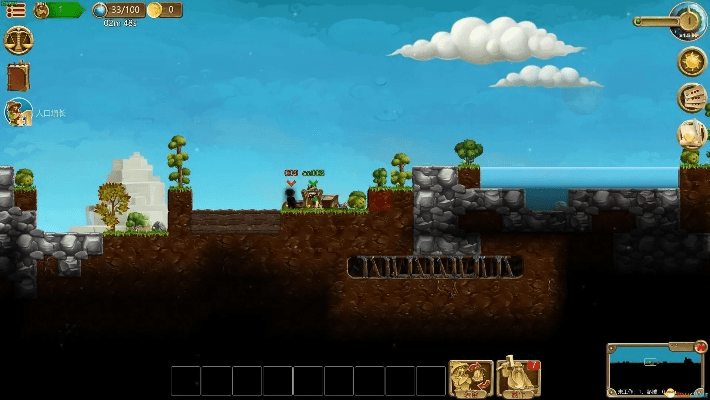Activate the golden sun button
The height and width of the screenshot is (400, 710).
coord(691,61)
